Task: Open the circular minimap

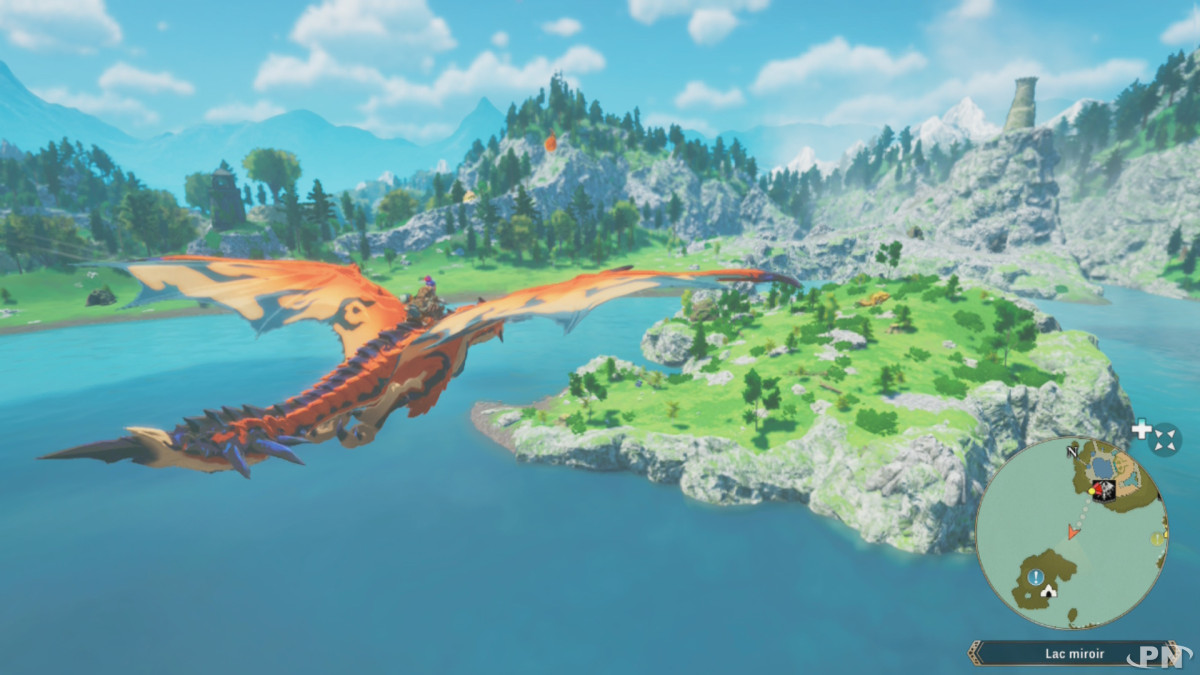Action: (x=1071, y=533)
